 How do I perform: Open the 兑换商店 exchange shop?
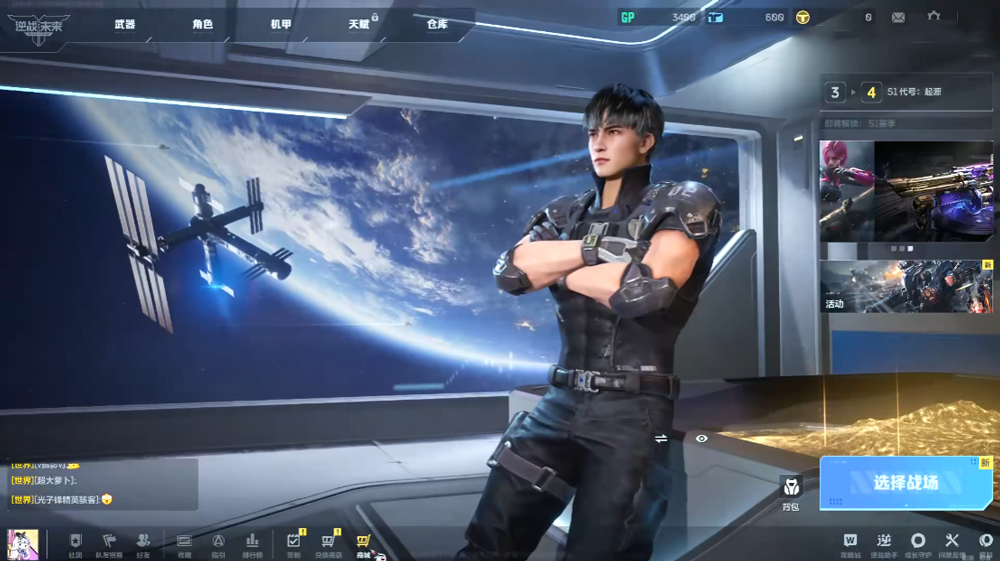[328, 544]
